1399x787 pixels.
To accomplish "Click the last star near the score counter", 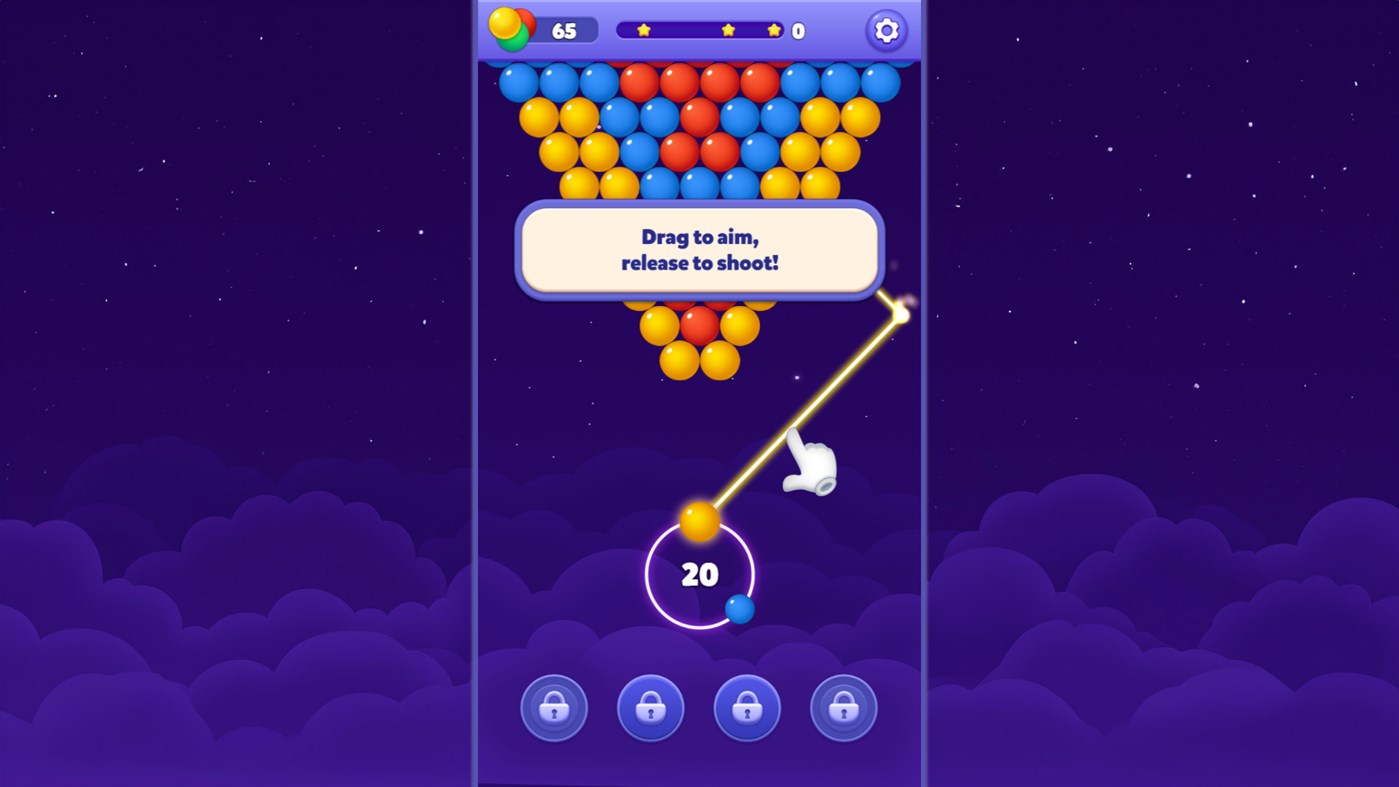I will [772, 29].
